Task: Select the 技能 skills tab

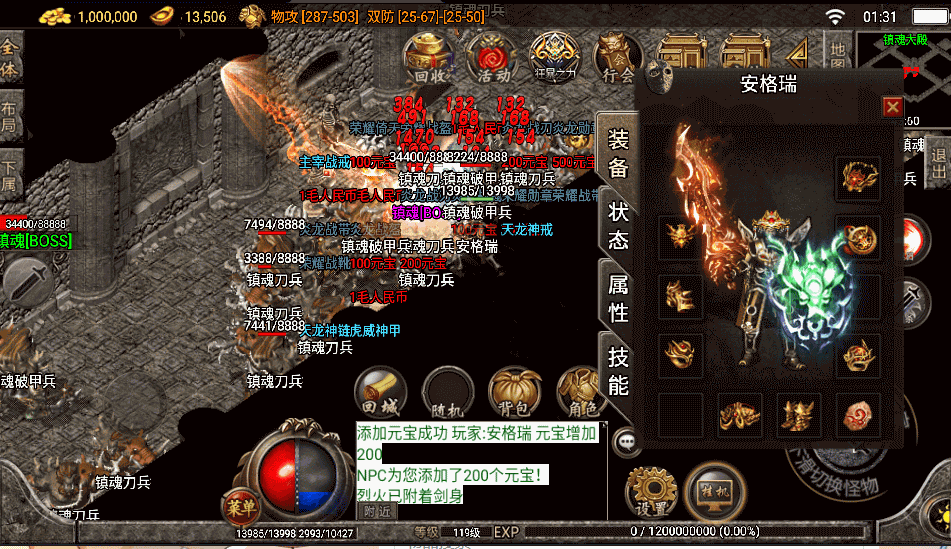Action: point(618,371)
